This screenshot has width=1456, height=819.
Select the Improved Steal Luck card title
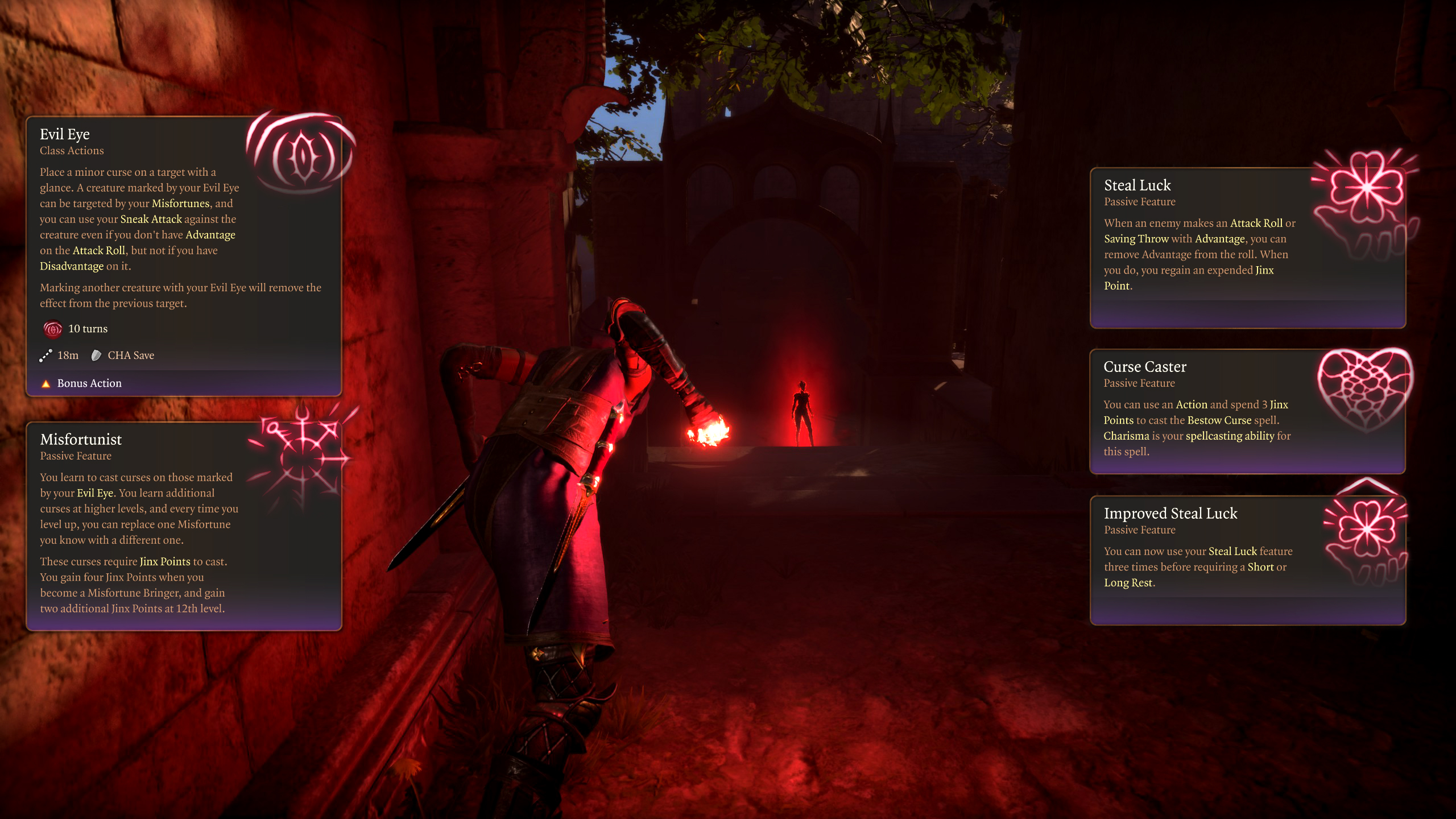point(1170,514)
